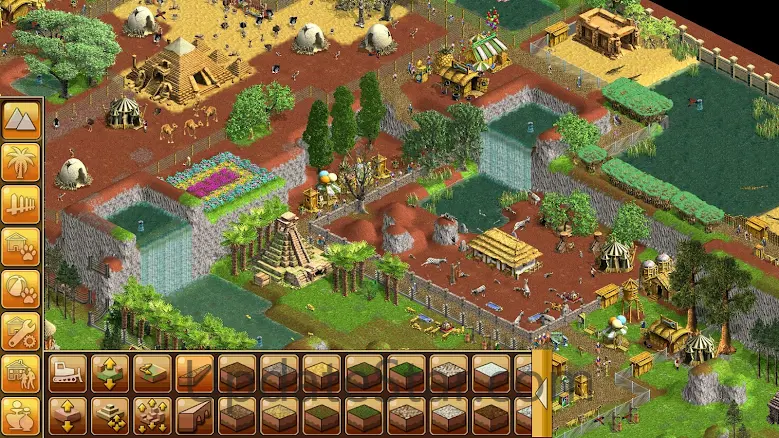Collapse the terrain panel with side arrow
779x438 pixels.
541,393
